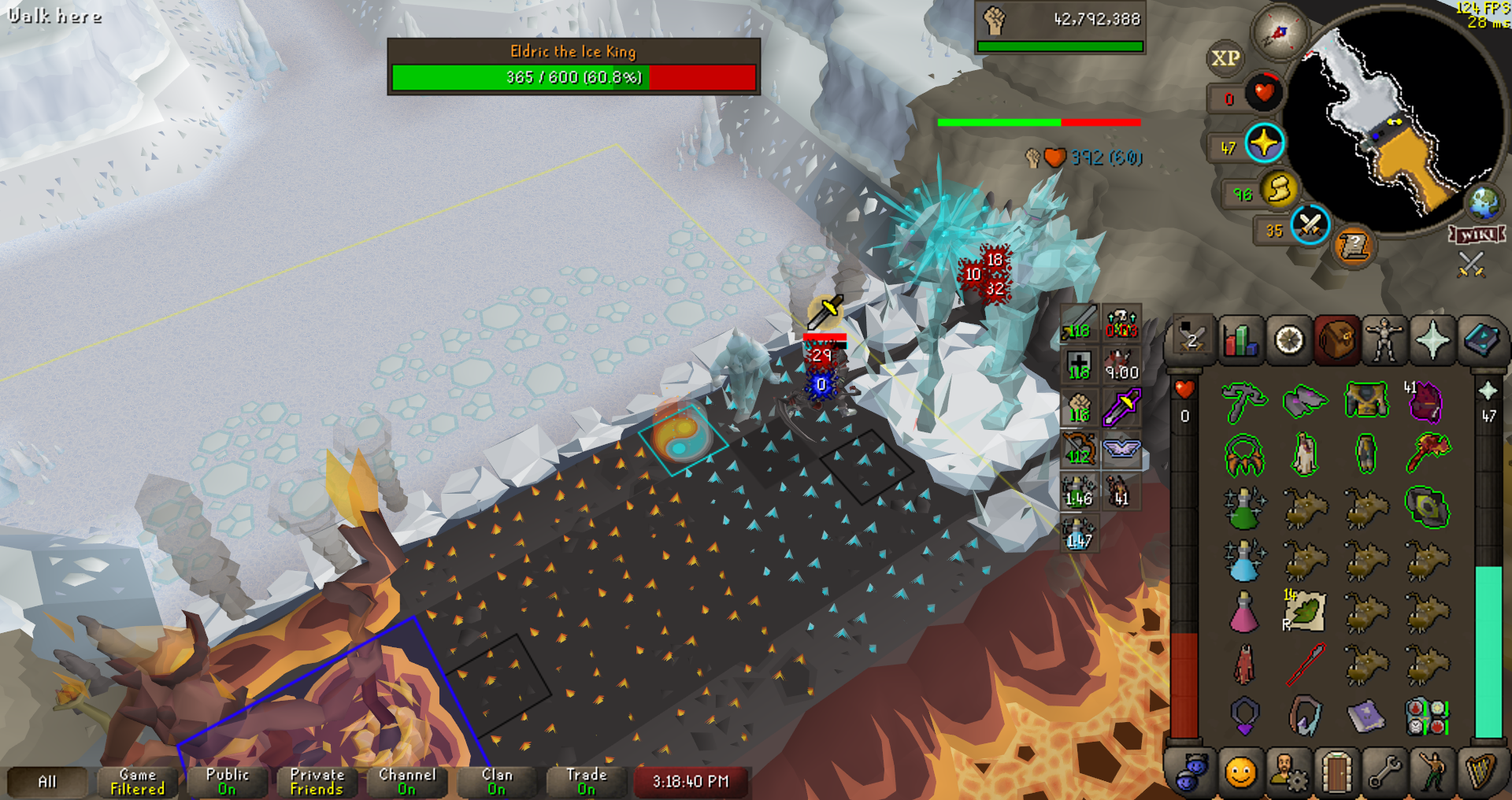Open the Spellbook tab

pos(1480,341)
